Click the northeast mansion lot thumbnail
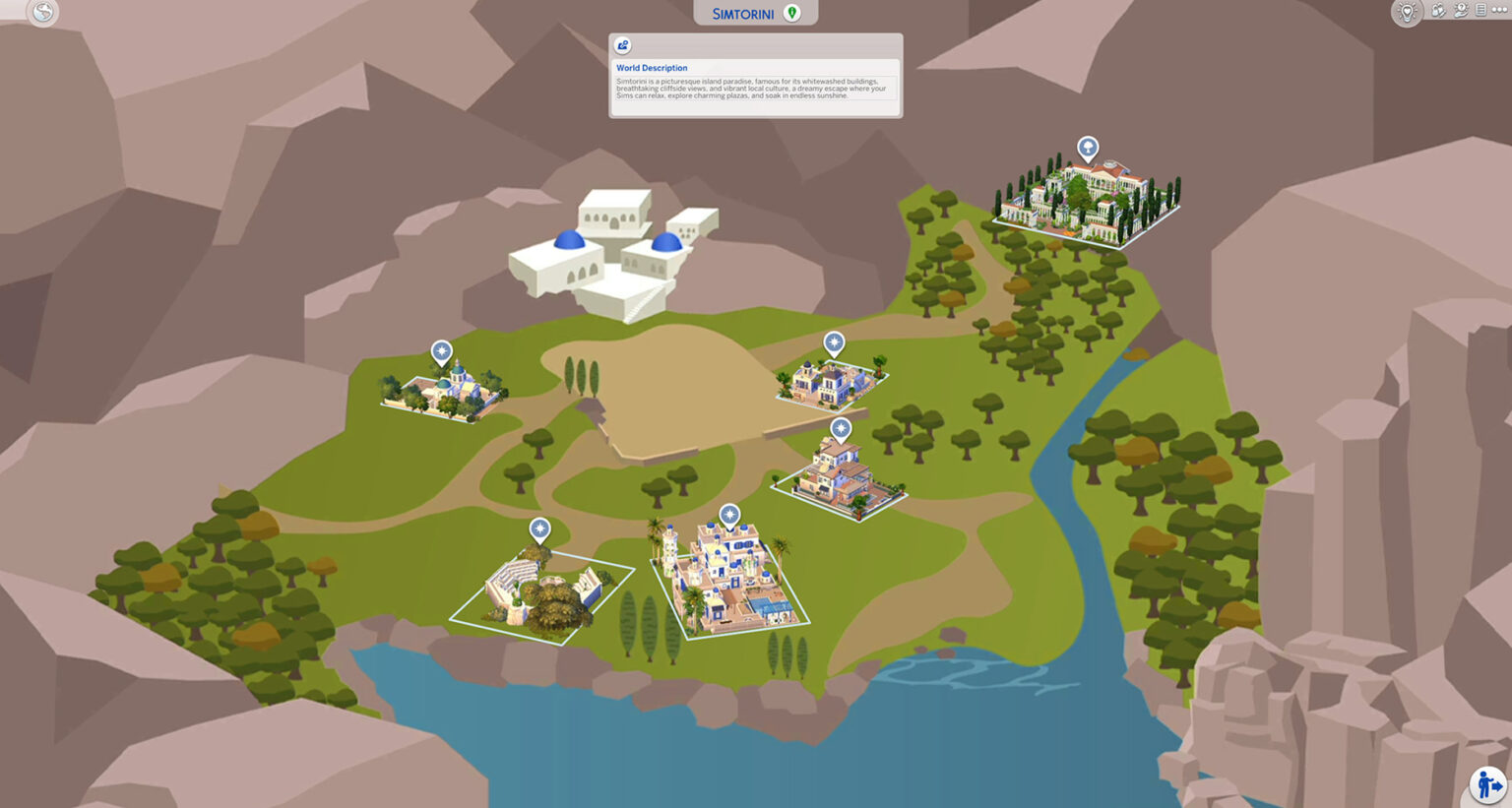Viewport: 1512px width, 808px height. point(1087,195)
